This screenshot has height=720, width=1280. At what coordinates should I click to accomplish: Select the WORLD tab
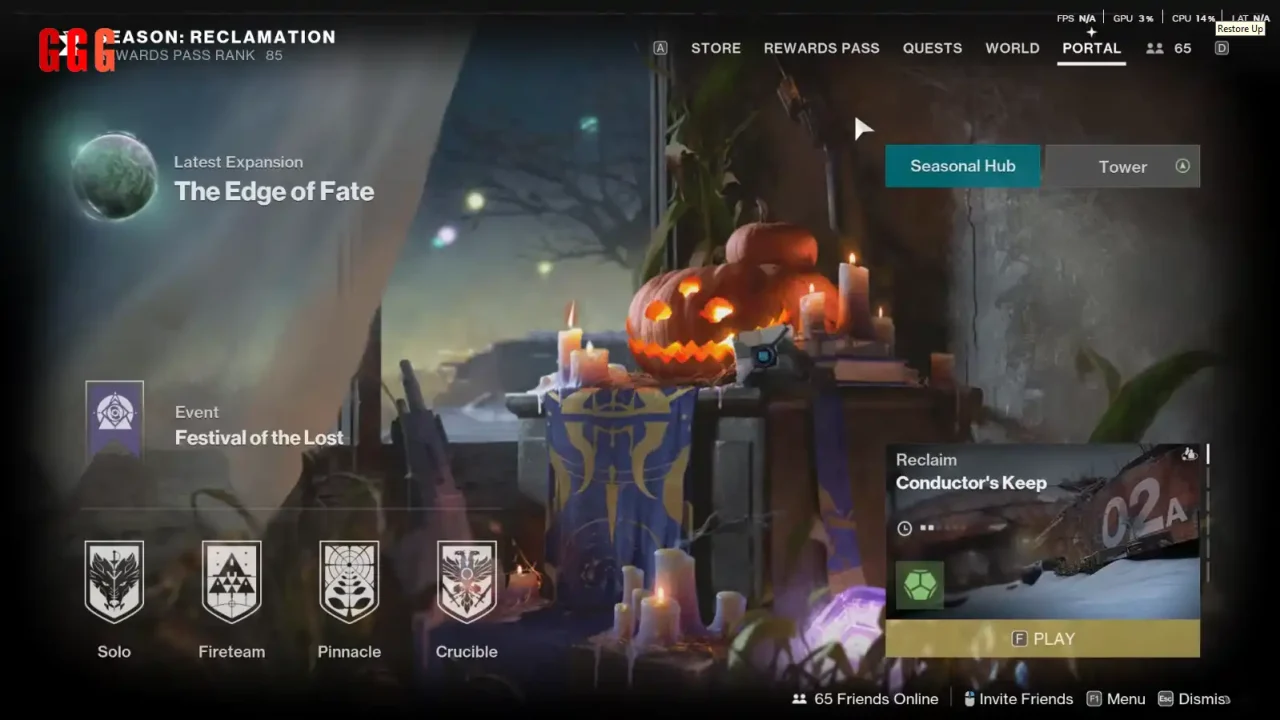1012,47
